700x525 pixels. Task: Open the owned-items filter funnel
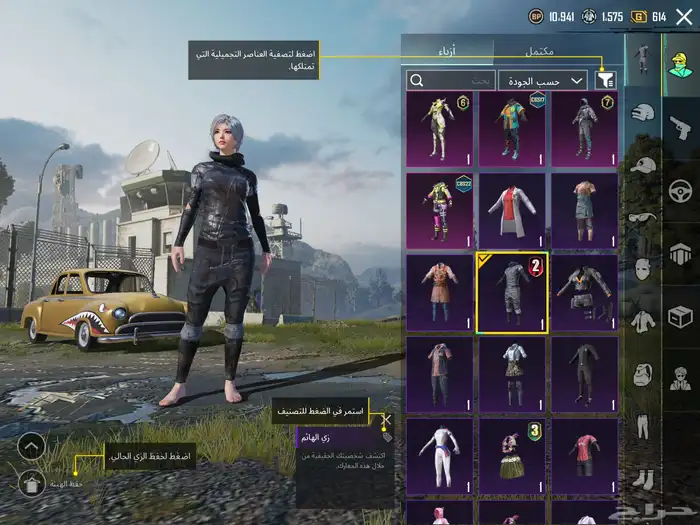[604, 80]
